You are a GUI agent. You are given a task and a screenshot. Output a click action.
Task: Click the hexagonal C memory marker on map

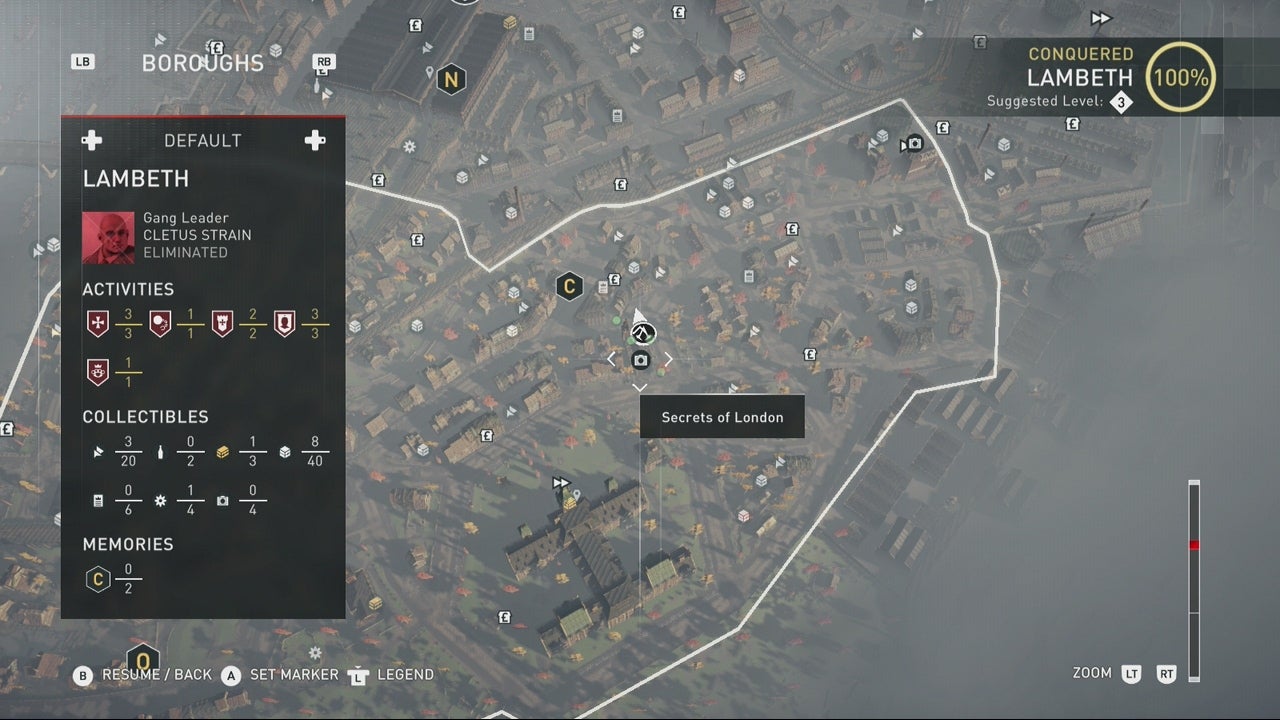[x=569, y=286]
